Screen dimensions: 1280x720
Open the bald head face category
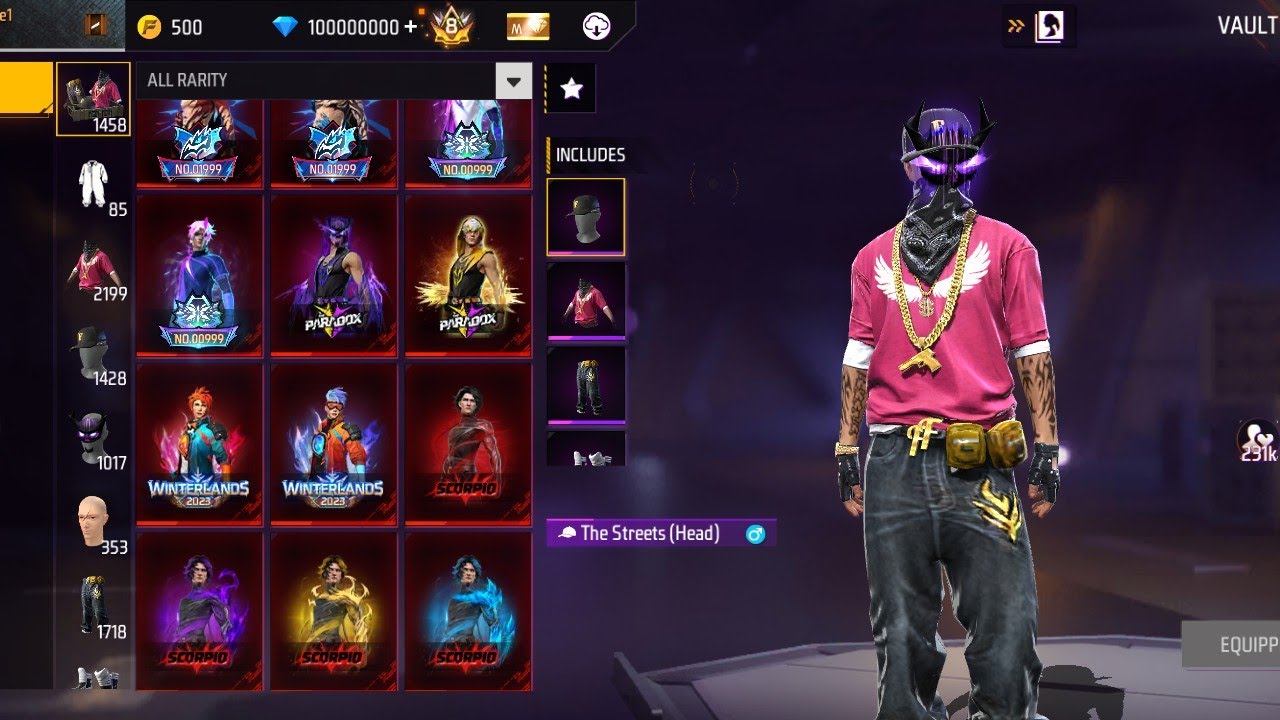click(93, 522)
